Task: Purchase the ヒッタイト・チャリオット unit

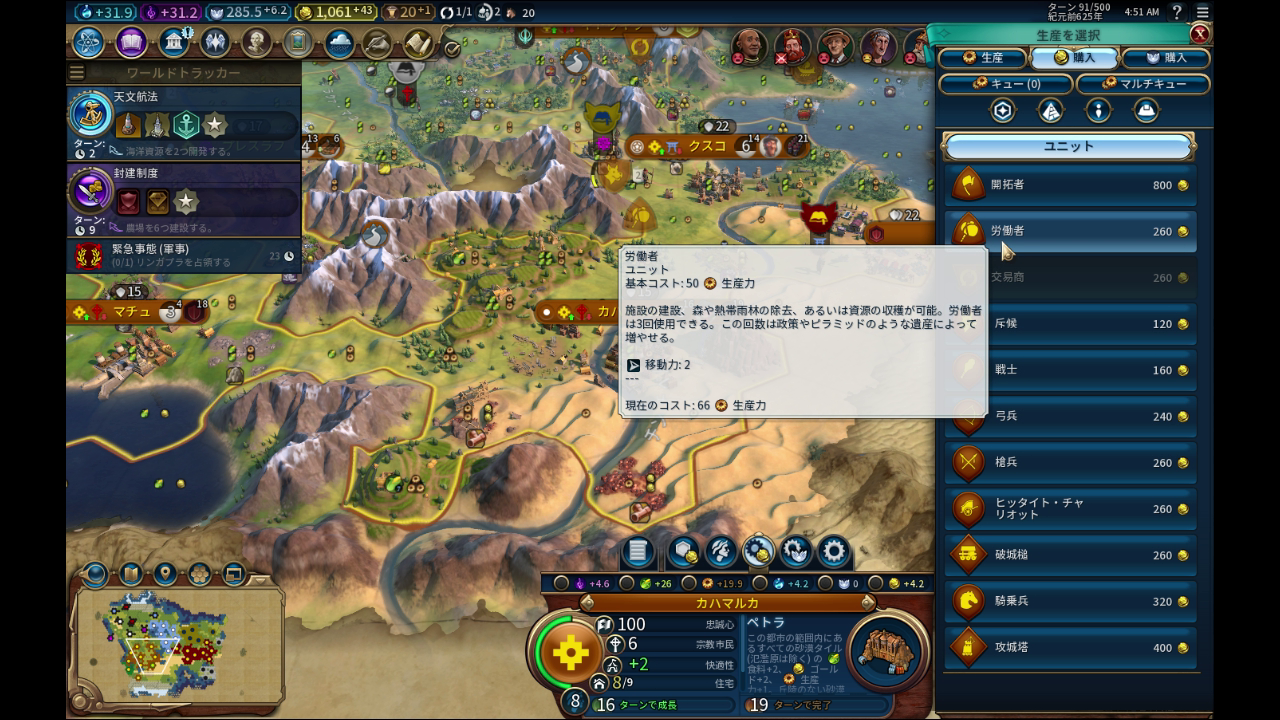Action: [x=1070, y=509]
